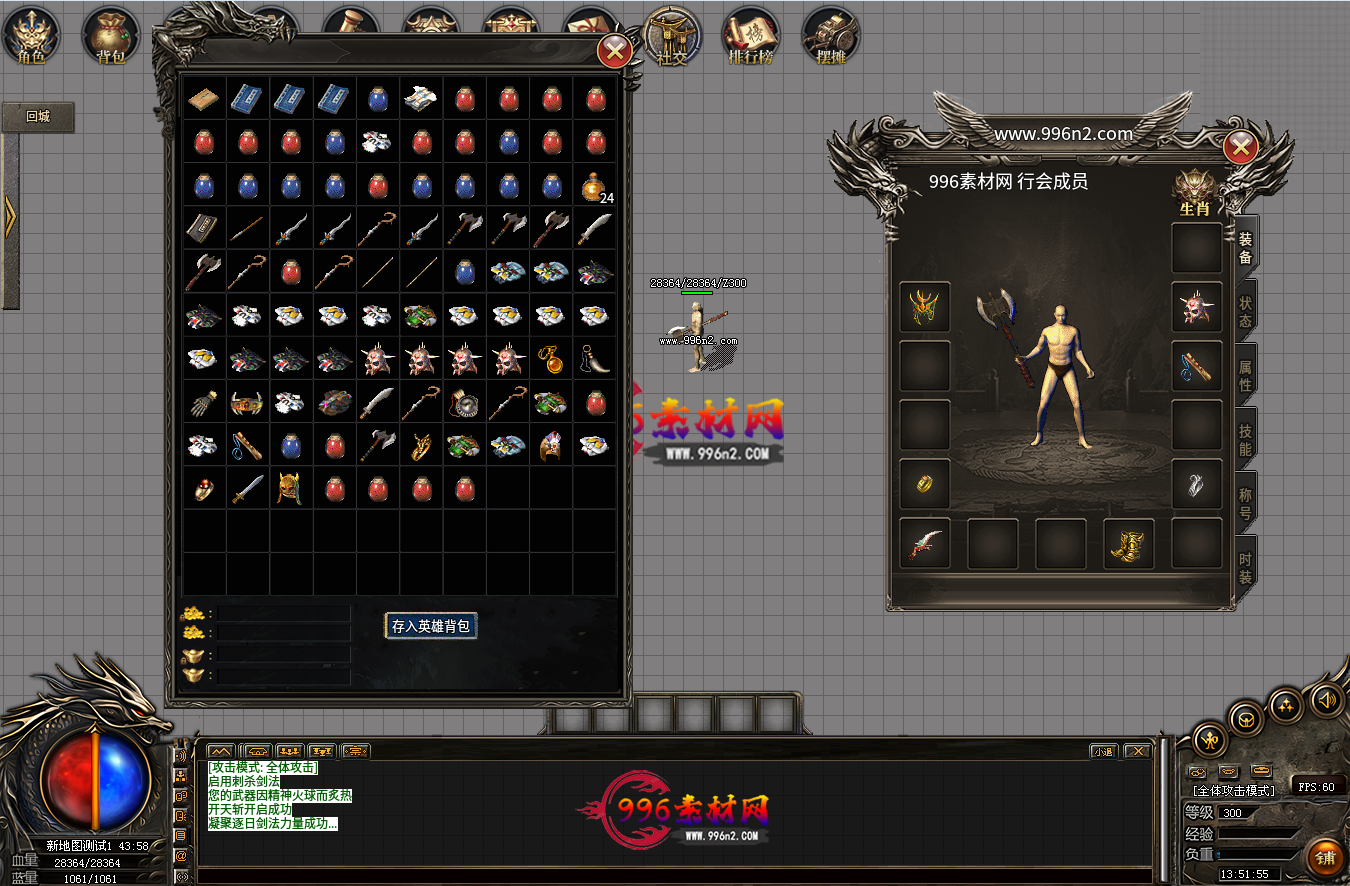
Task: Open the orange 铺 shop button
Action: (x=1325, y=857)
